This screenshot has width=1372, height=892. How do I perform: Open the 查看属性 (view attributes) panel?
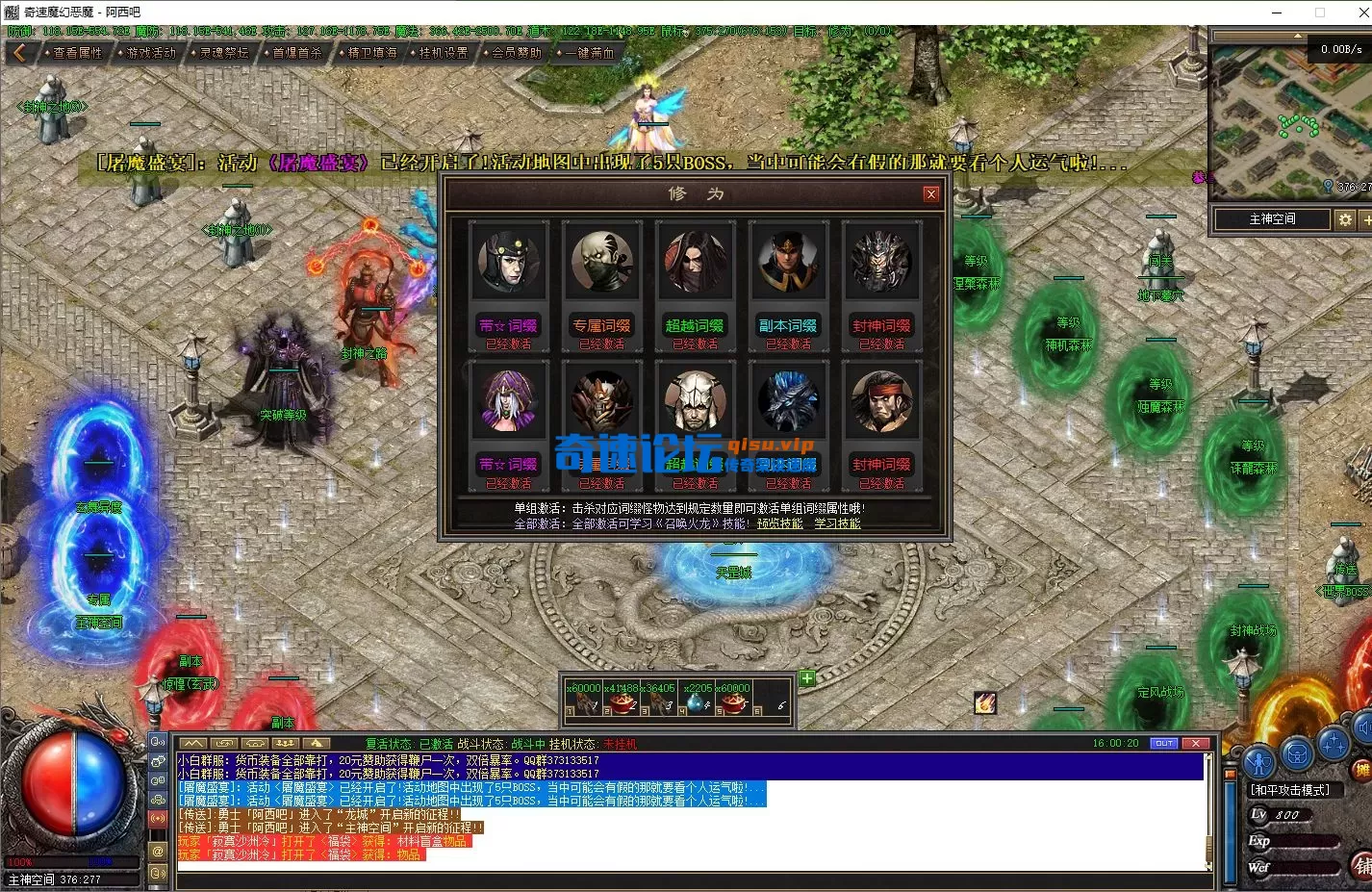click(75, 53)
